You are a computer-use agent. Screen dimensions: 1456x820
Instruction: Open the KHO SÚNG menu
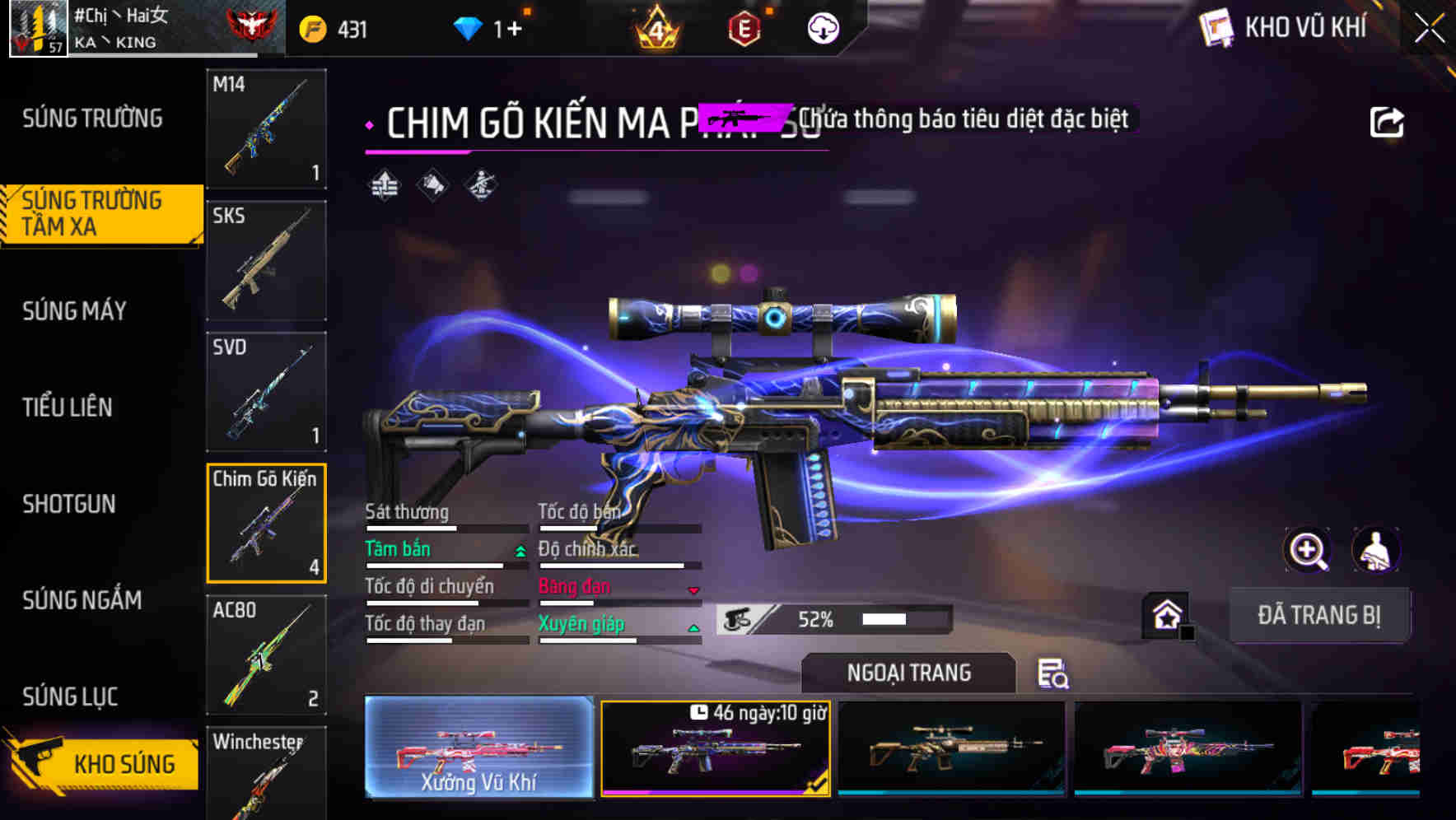point(122,763)
